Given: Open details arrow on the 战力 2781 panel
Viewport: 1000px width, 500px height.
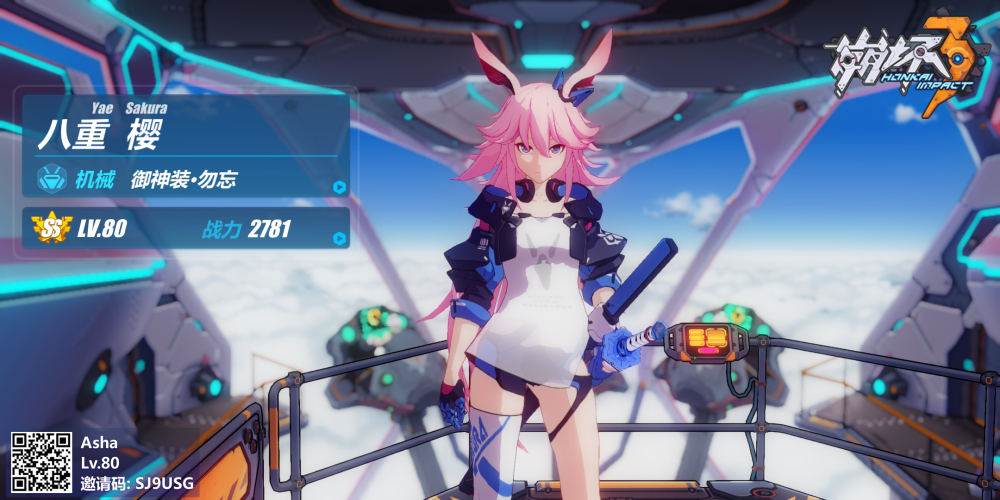Looking at the screenshot, I should [x=339, y=238].
